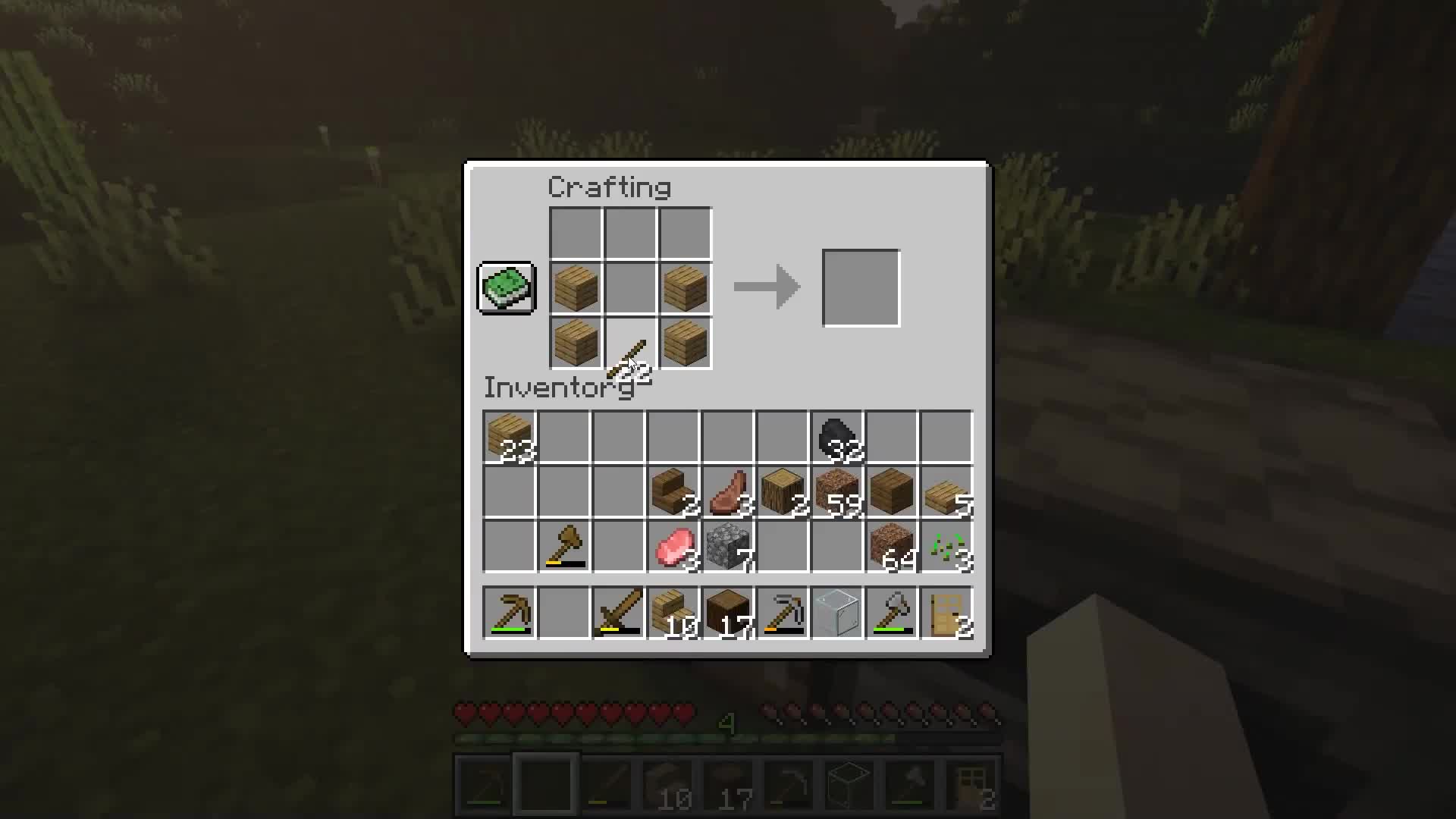This screenshot has width=1456, height=819.
Task: Grab the stack of 64 dirt
Action: 891,546
